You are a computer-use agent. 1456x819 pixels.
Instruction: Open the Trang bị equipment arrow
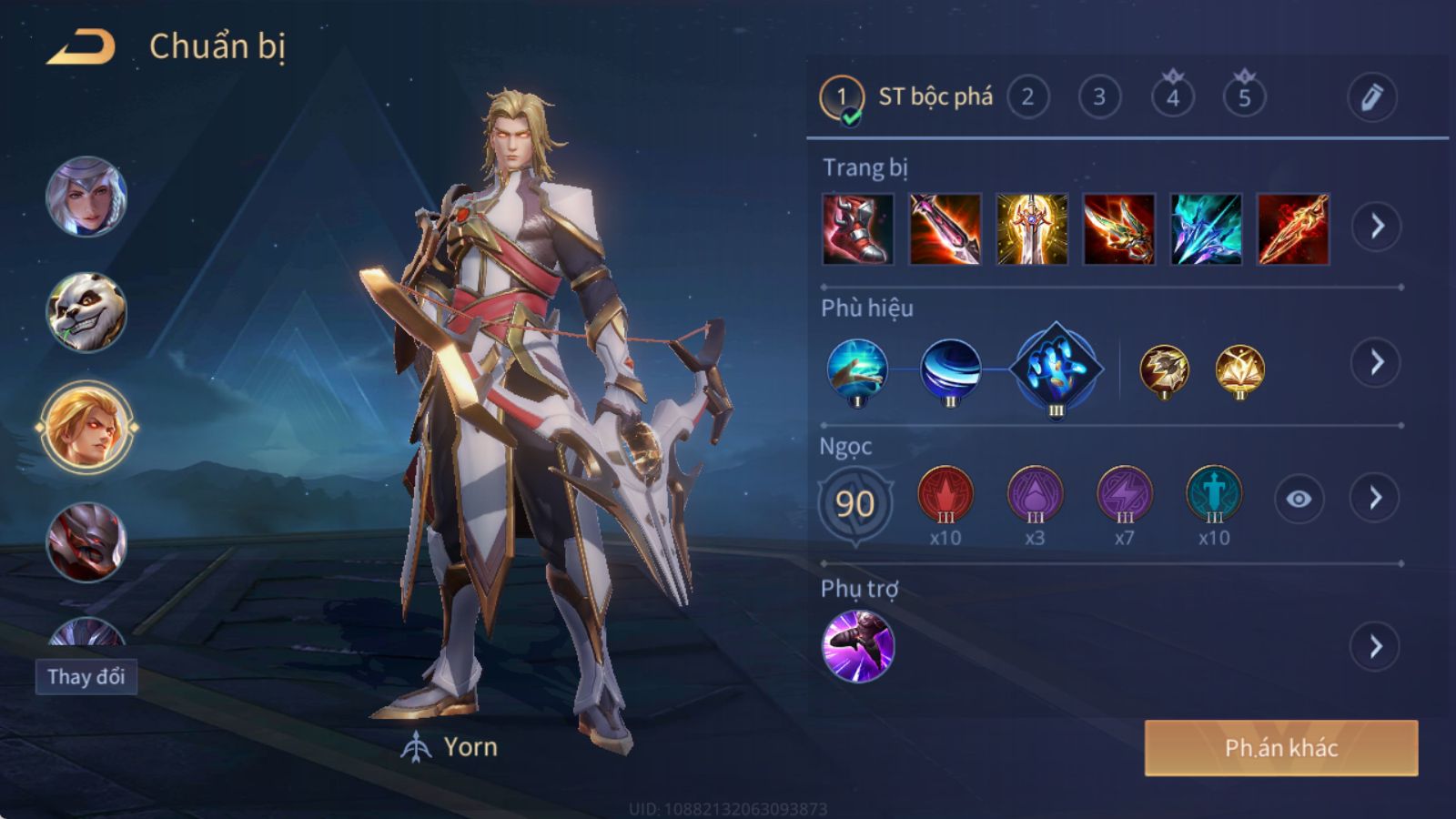pyautogui.click(x=1376, y=227)
